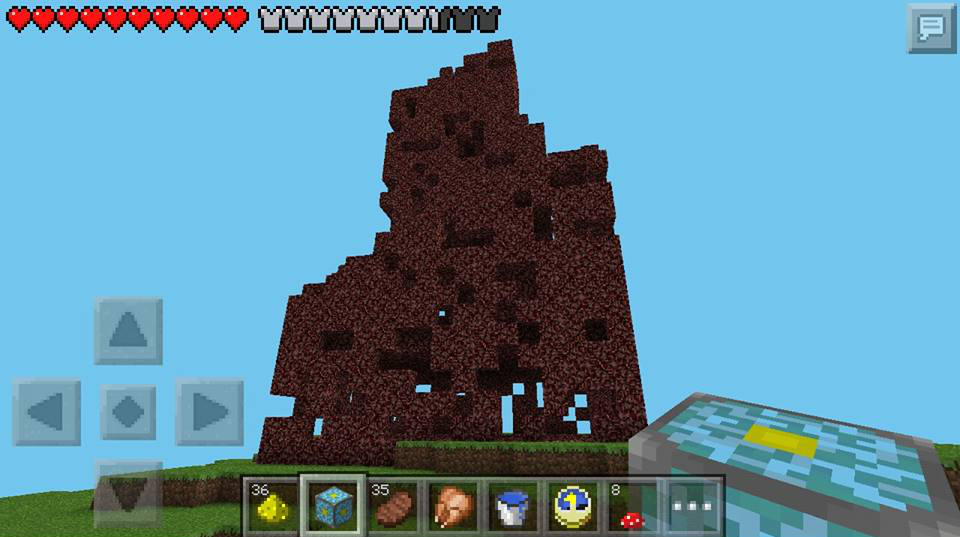Open inventory with the three-dots button

point(693,505)
